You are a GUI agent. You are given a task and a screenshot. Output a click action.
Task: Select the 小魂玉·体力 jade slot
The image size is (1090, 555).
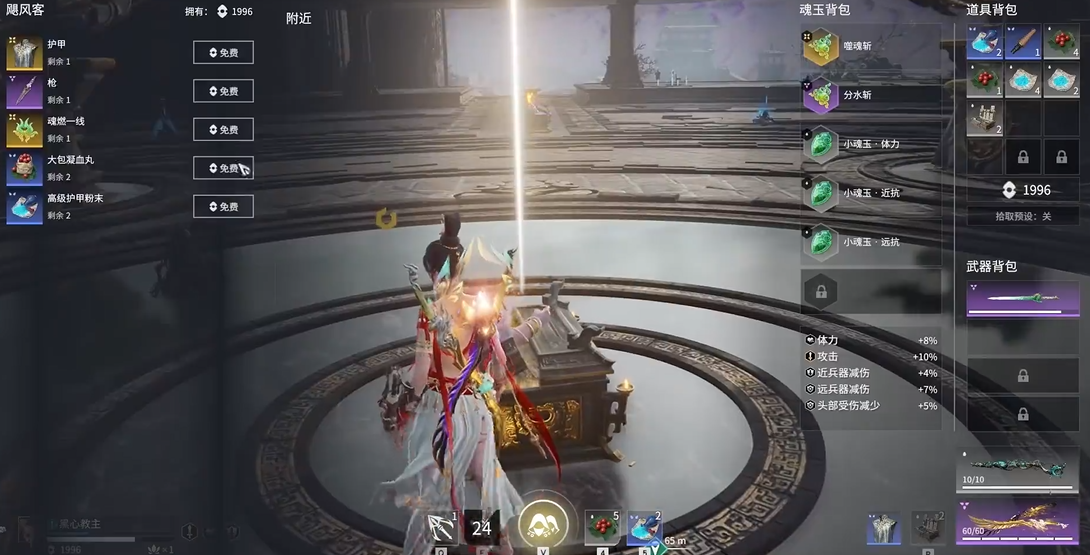coord(870,143)
